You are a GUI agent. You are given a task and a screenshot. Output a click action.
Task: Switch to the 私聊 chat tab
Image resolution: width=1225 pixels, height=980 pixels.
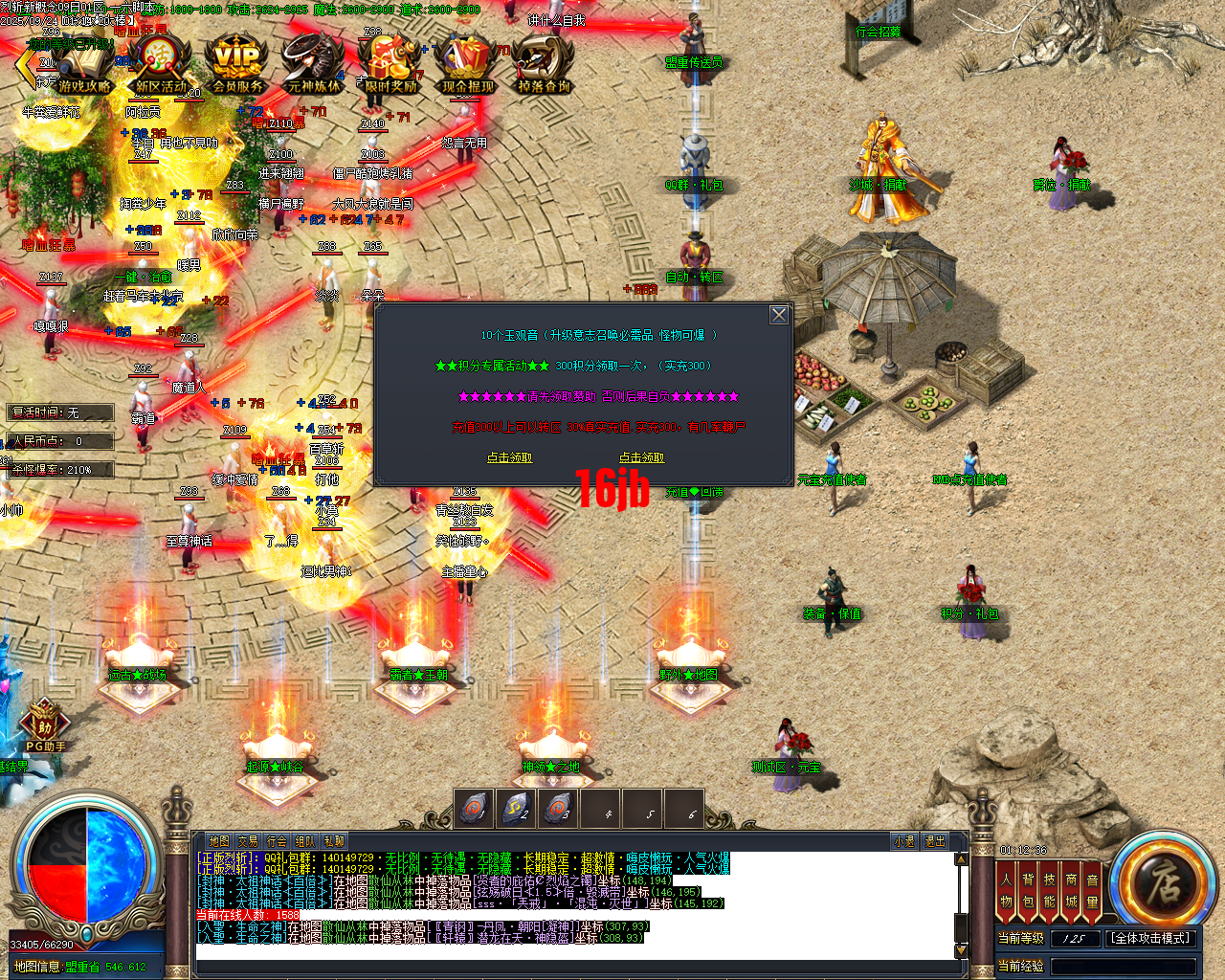(332, 840)
